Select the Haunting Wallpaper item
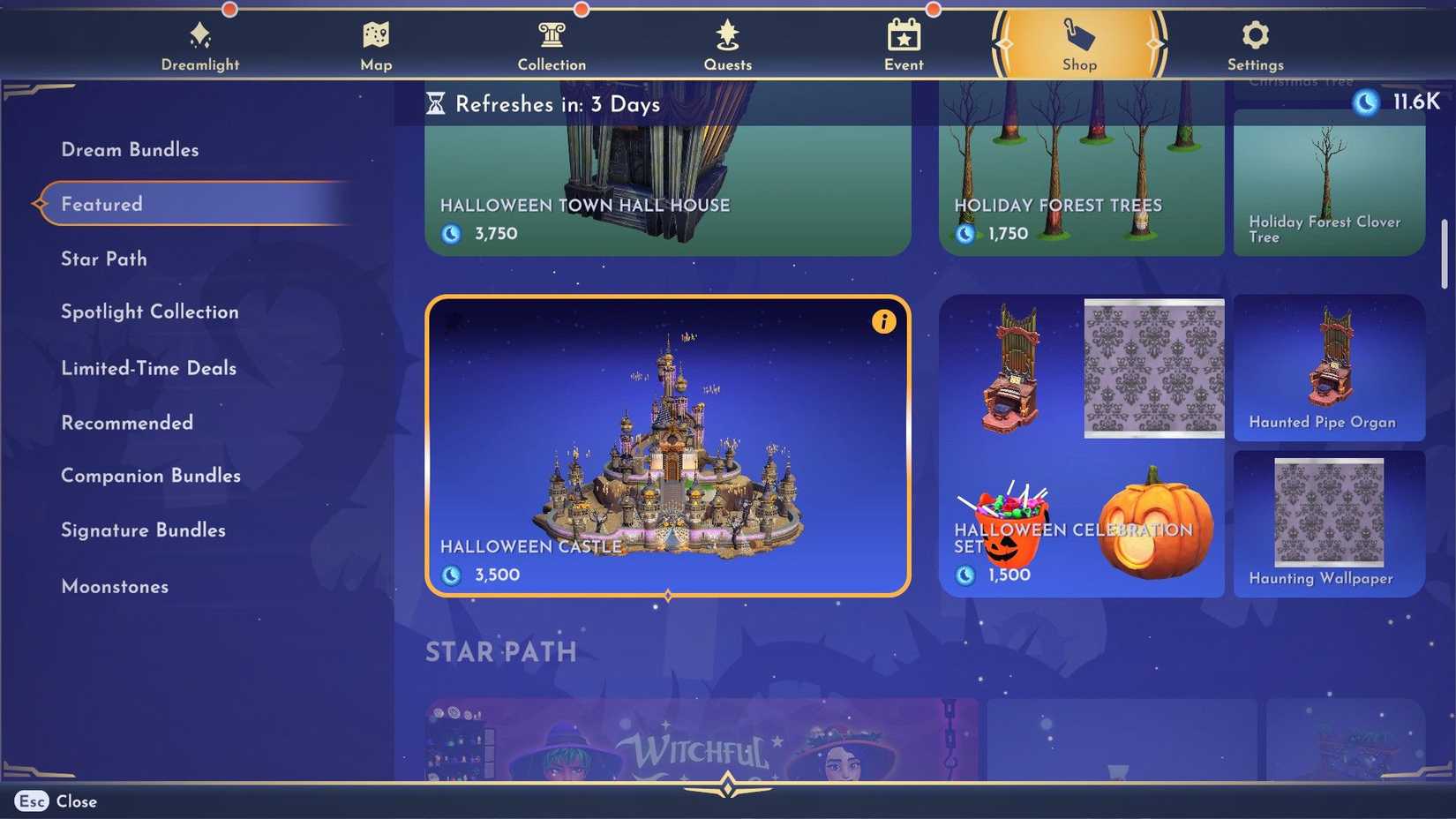 point(1328,523)
